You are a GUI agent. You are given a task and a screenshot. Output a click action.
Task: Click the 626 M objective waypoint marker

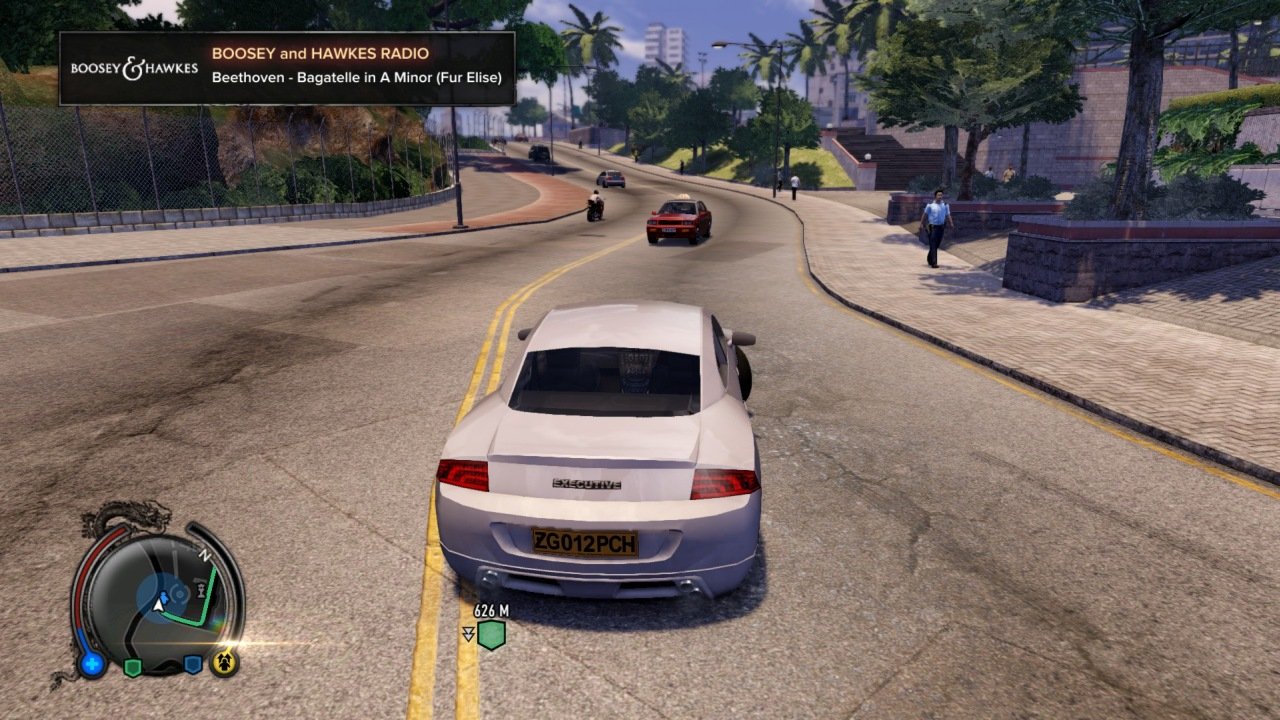click(x=490, y=634)
